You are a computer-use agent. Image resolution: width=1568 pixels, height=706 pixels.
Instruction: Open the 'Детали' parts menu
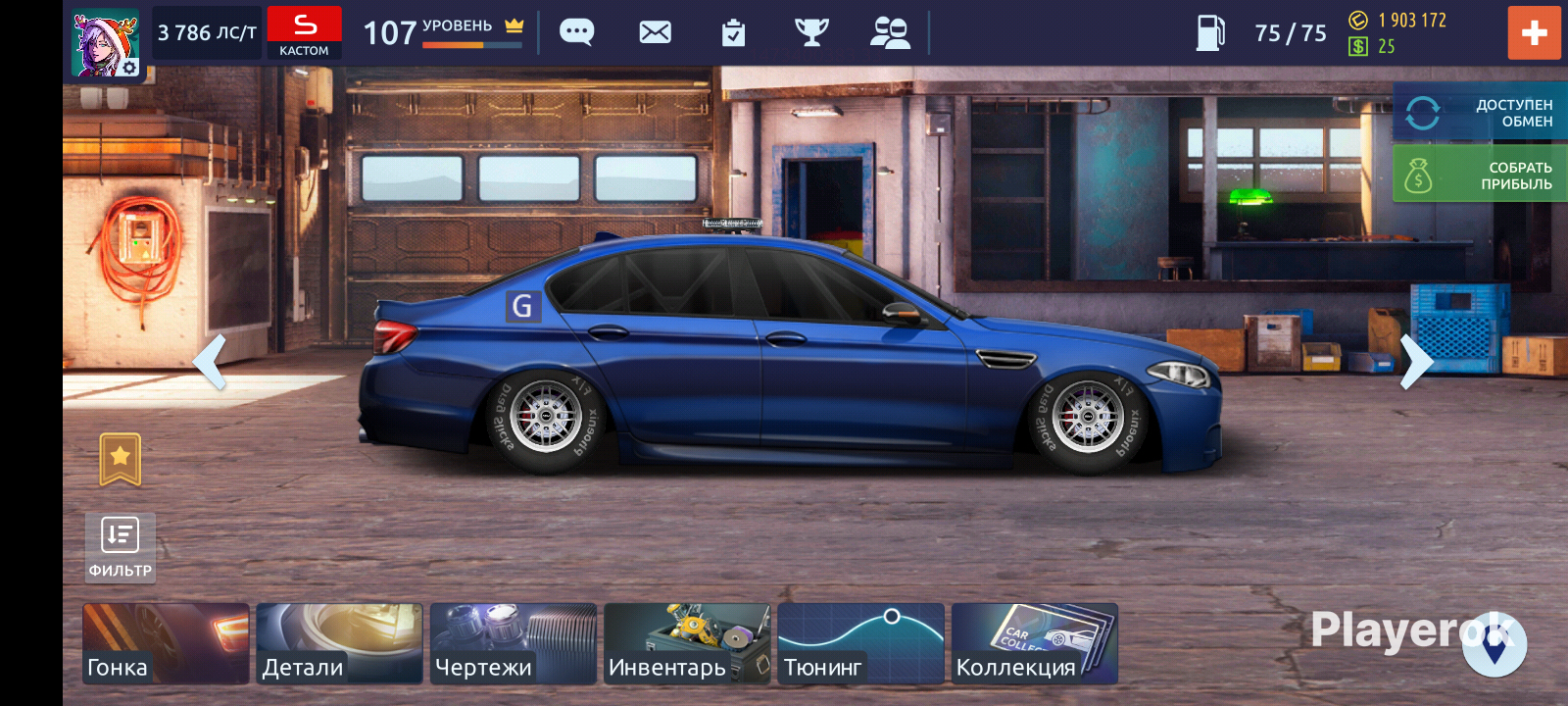pos(339,643)
